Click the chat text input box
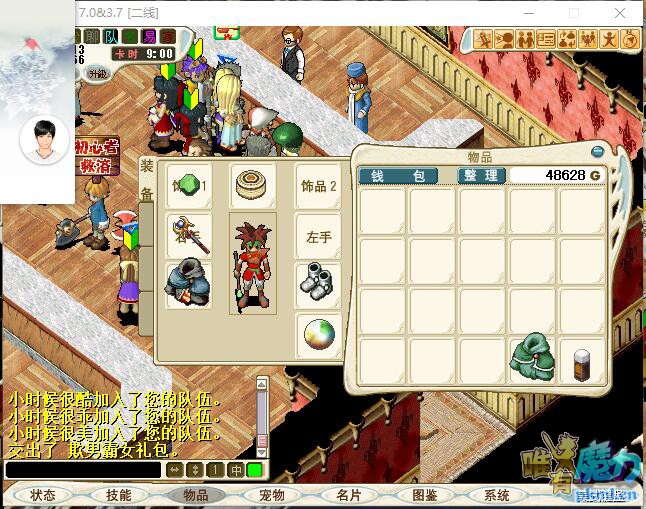Screen dimensions: 646x509 coord(83,469)
